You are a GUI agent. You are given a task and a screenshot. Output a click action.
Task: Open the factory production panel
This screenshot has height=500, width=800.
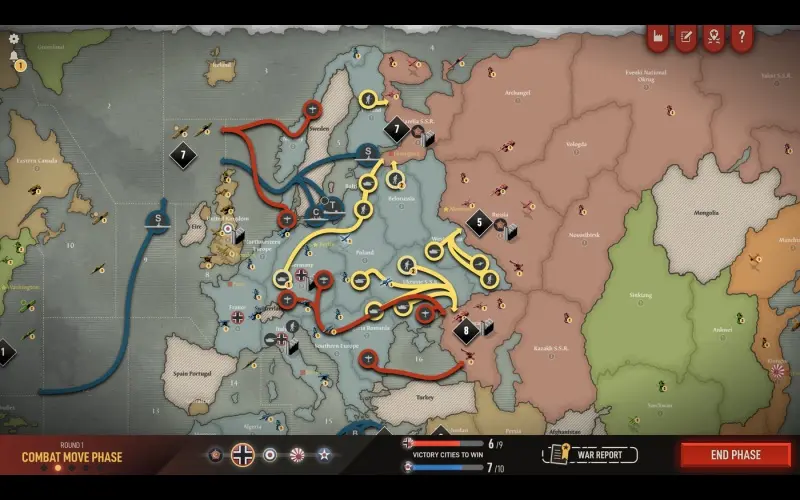(x=658, y=38)
